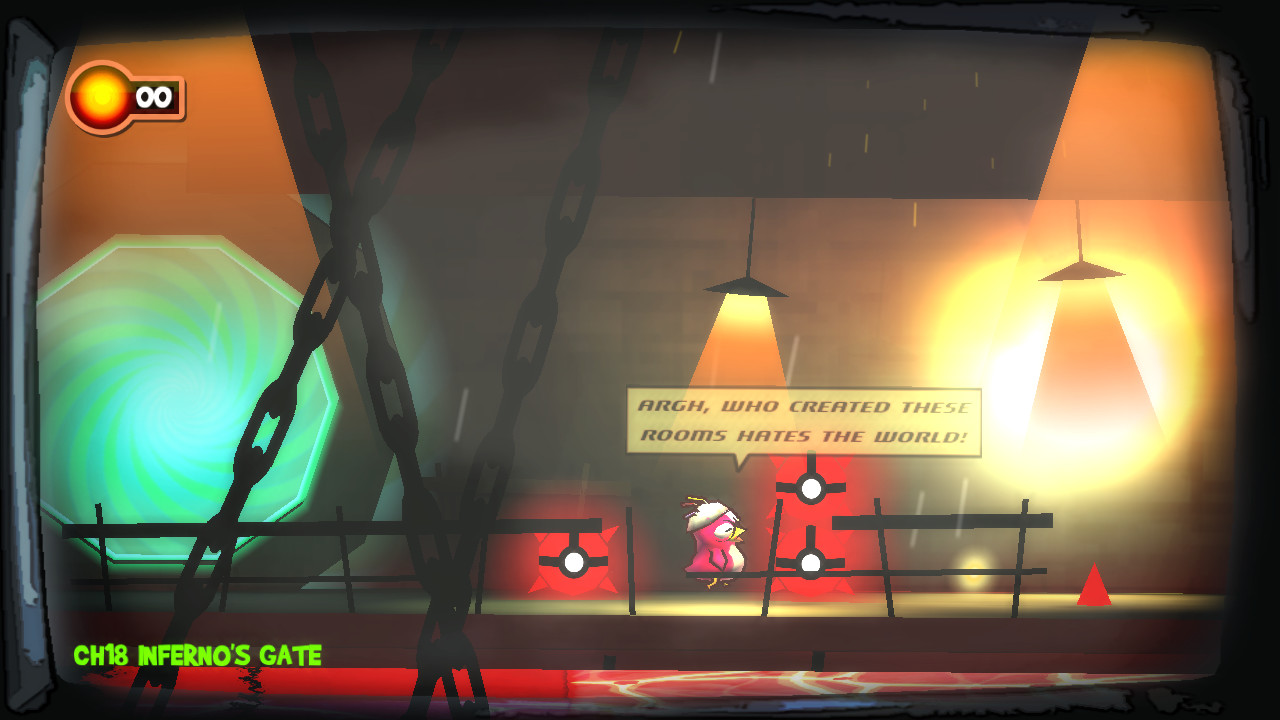Click the lower spike trap on the fence
Viewport: 1280px width, 720px height.
pyautogui.click(x=810, y=562)
